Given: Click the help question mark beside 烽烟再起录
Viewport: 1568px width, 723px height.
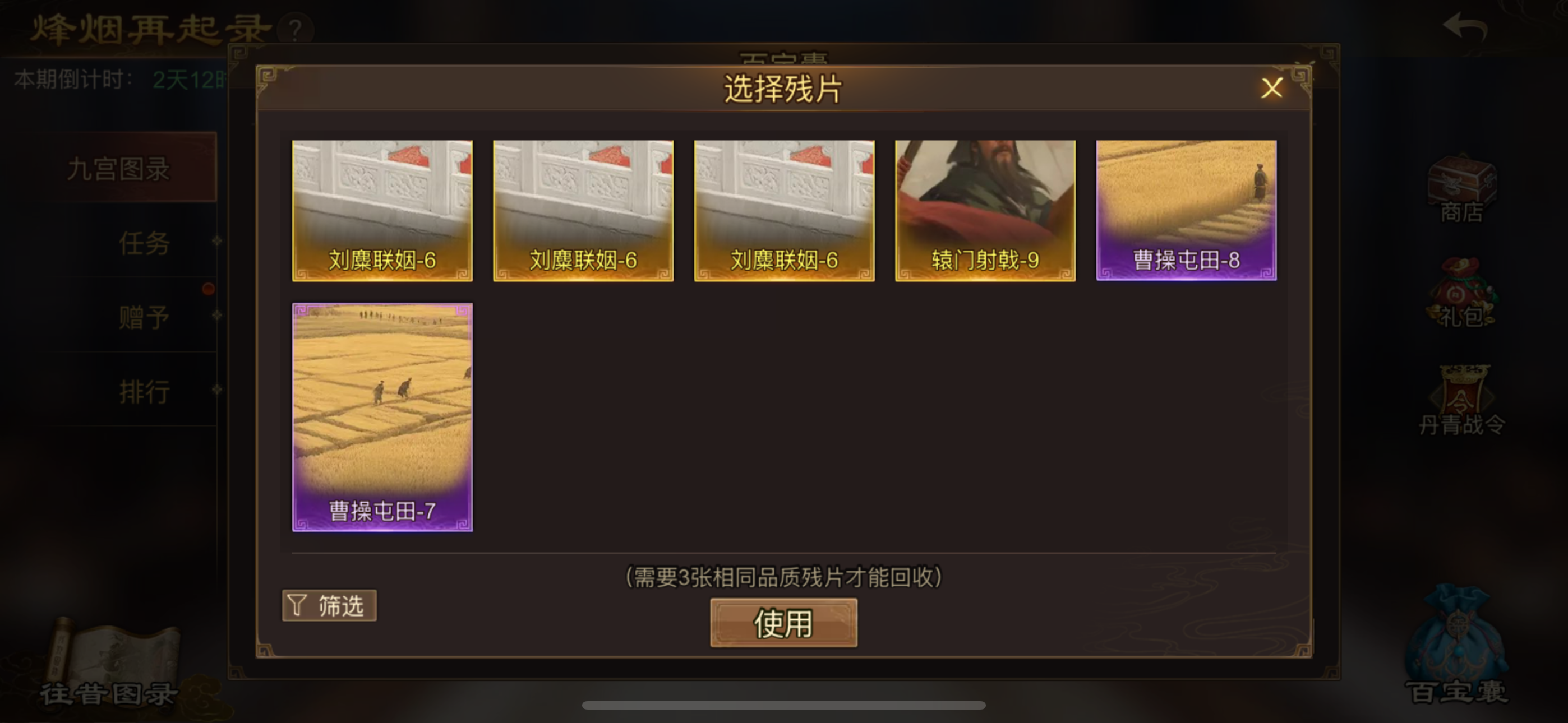Looking at the screenshot, I should 294,29.
